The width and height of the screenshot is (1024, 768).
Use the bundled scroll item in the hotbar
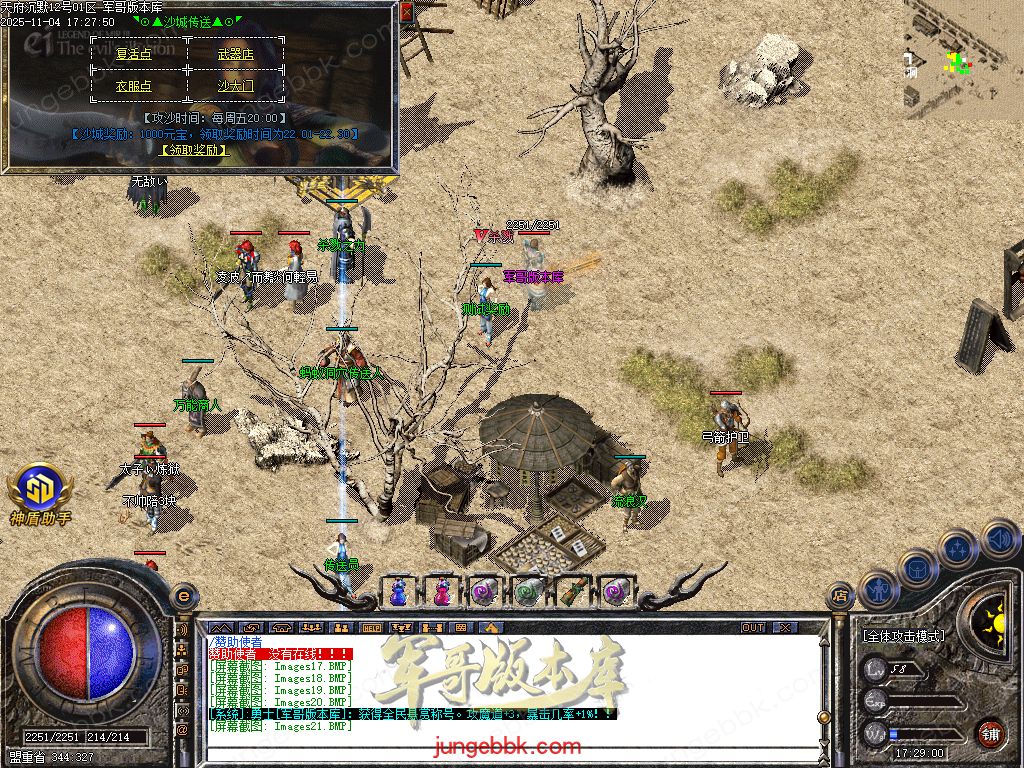(x=570, y=592)
